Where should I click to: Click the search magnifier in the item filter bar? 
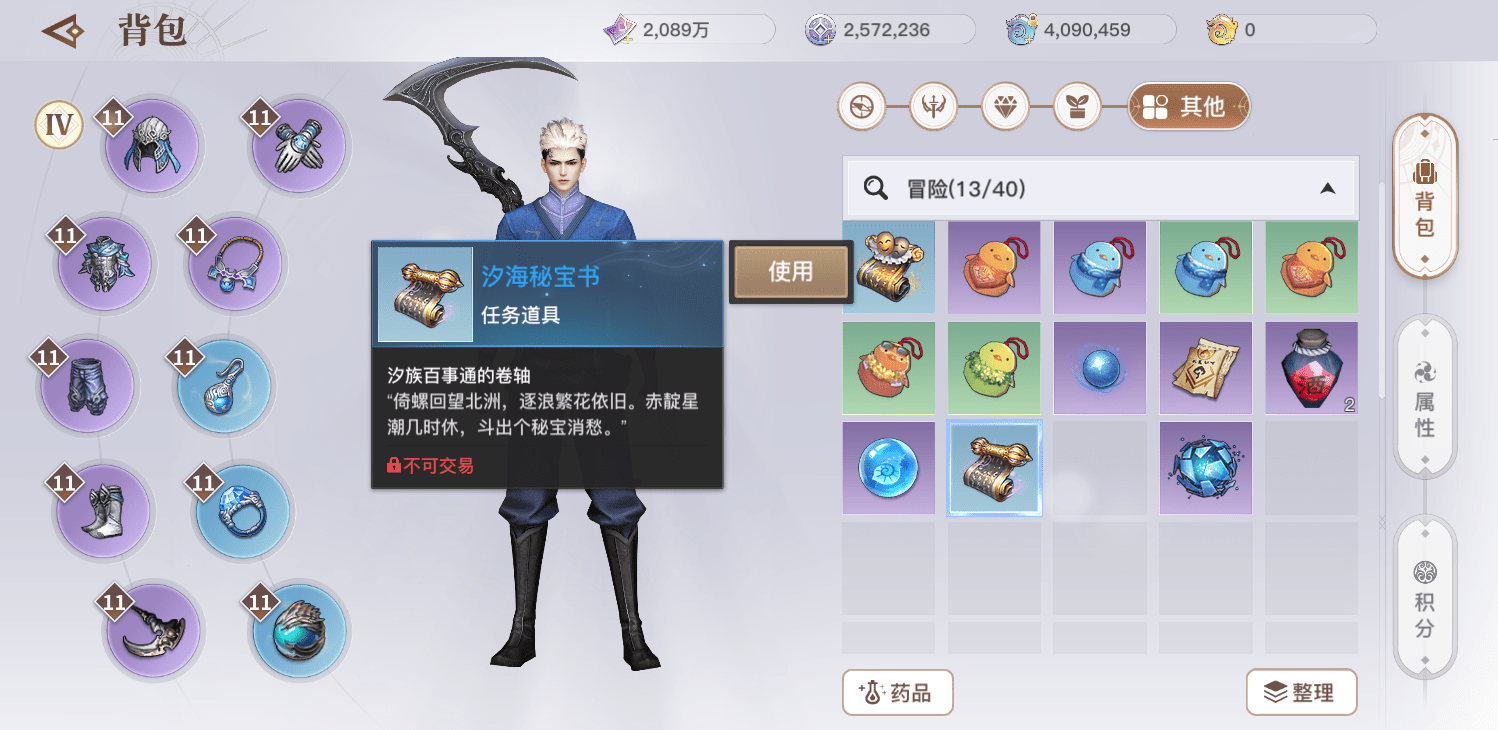[875, 188]
